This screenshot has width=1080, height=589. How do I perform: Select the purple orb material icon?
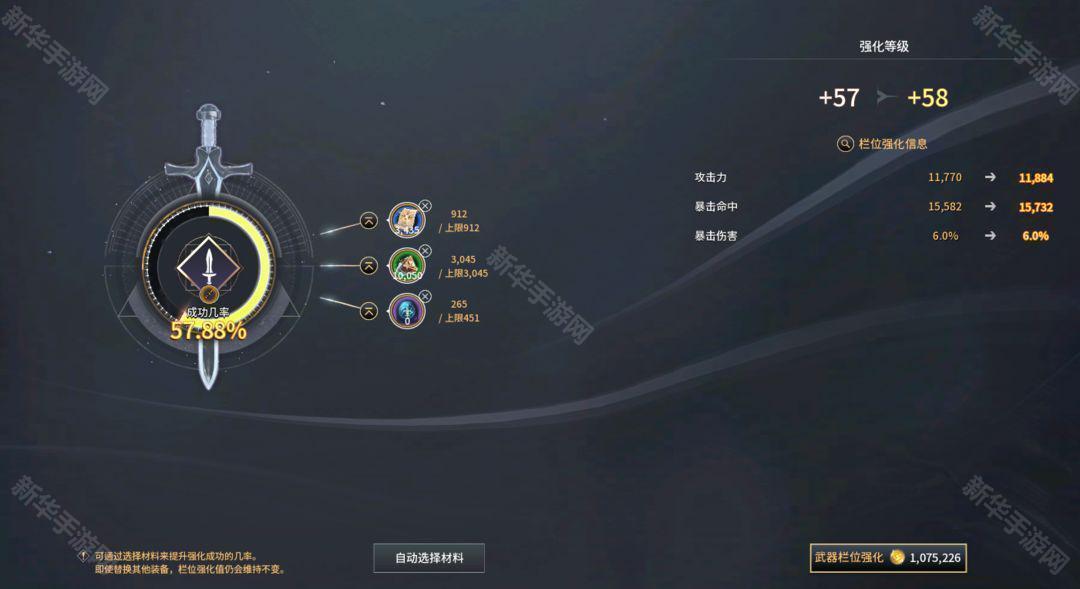(x=406, y=311)
